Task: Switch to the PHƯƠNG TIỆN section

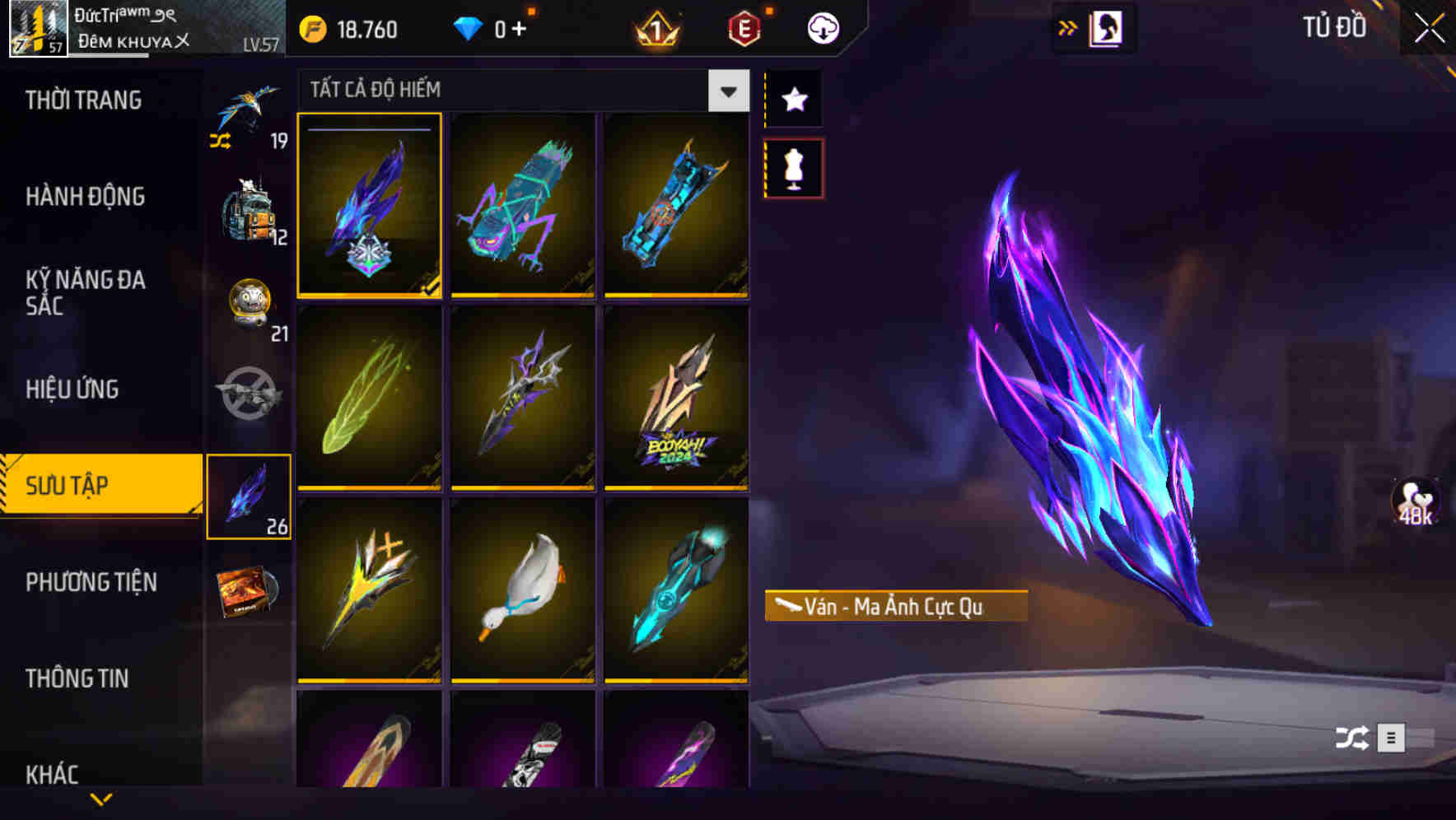Action: (91, 582)
